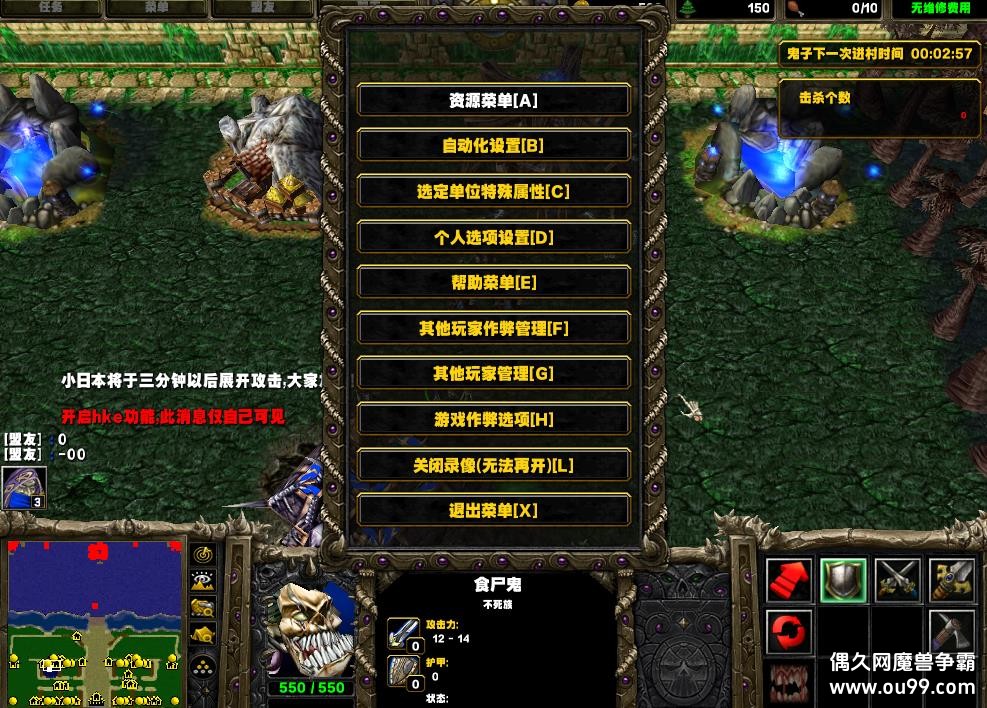Select the hero icon showing level 3
The width and height of the screenshot is (987, 708).
point(23,487)
